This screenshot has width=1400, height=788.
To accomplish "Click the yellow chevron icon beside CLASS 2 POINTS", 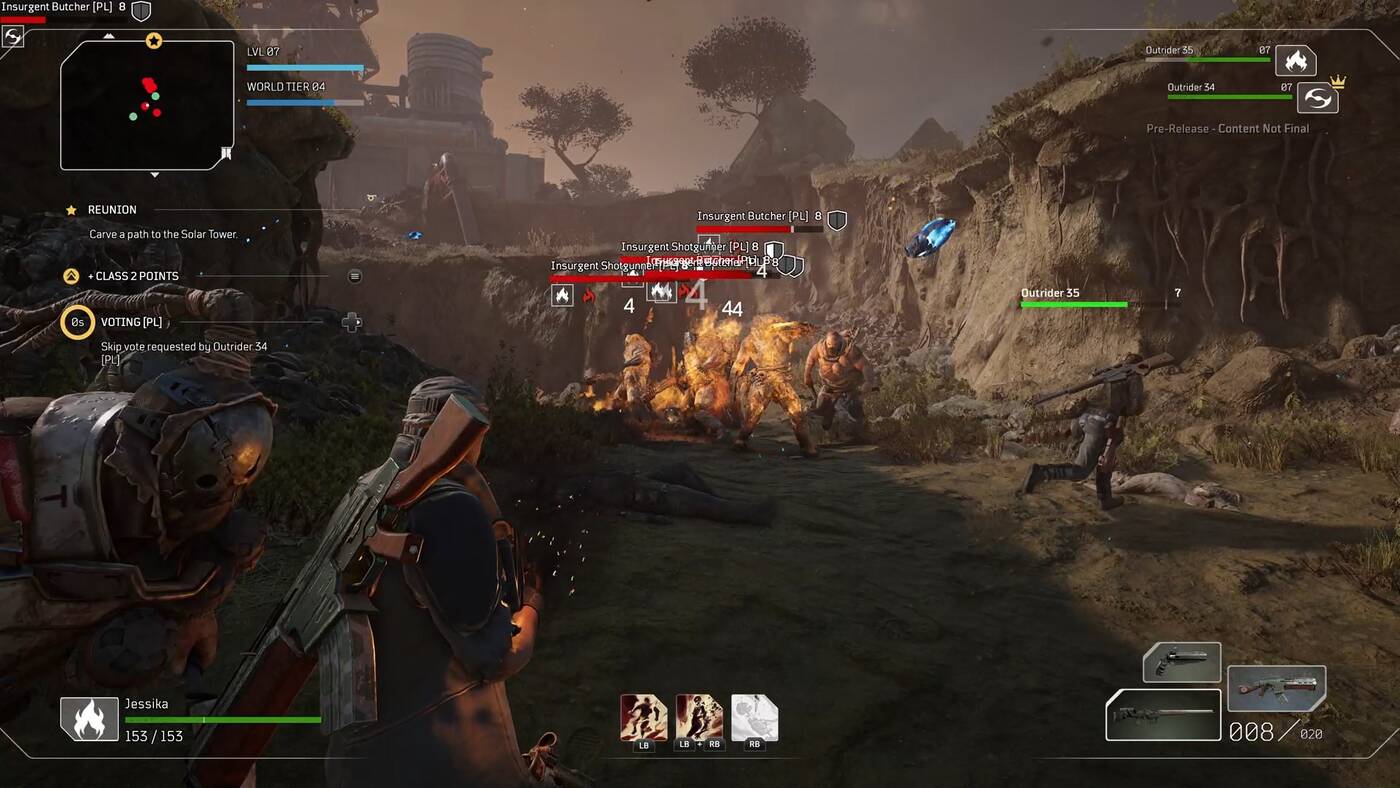I will coord(70,275).
